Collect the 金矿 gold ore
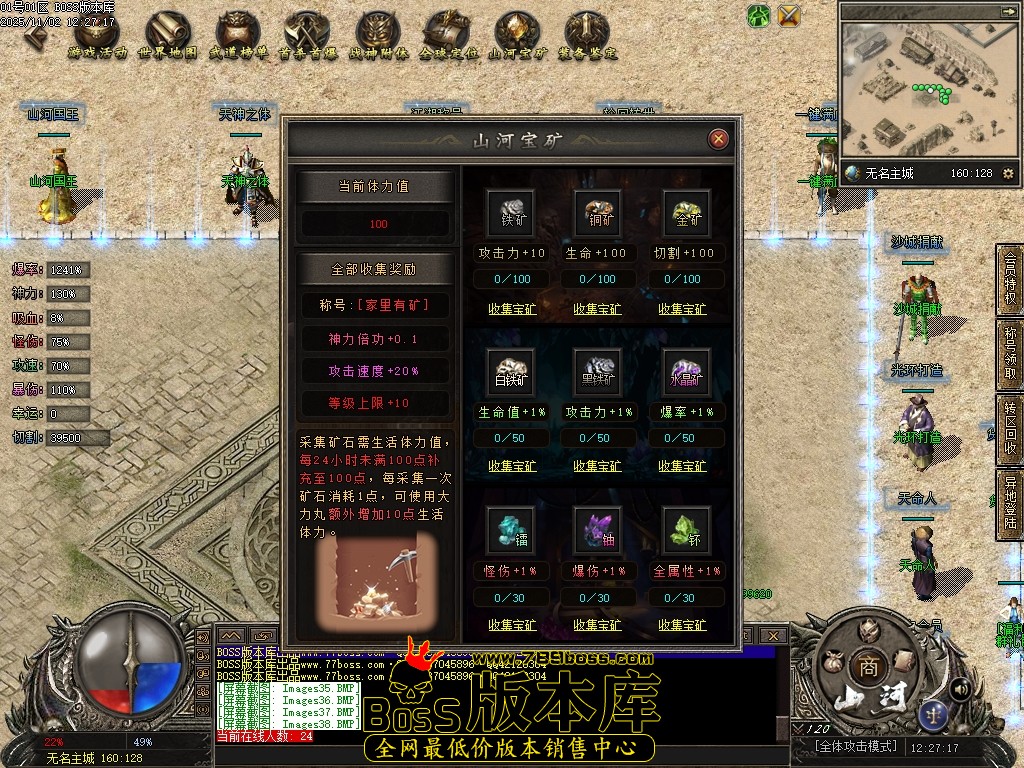Viewport: 1024px width, 768px height. point(683,309)
